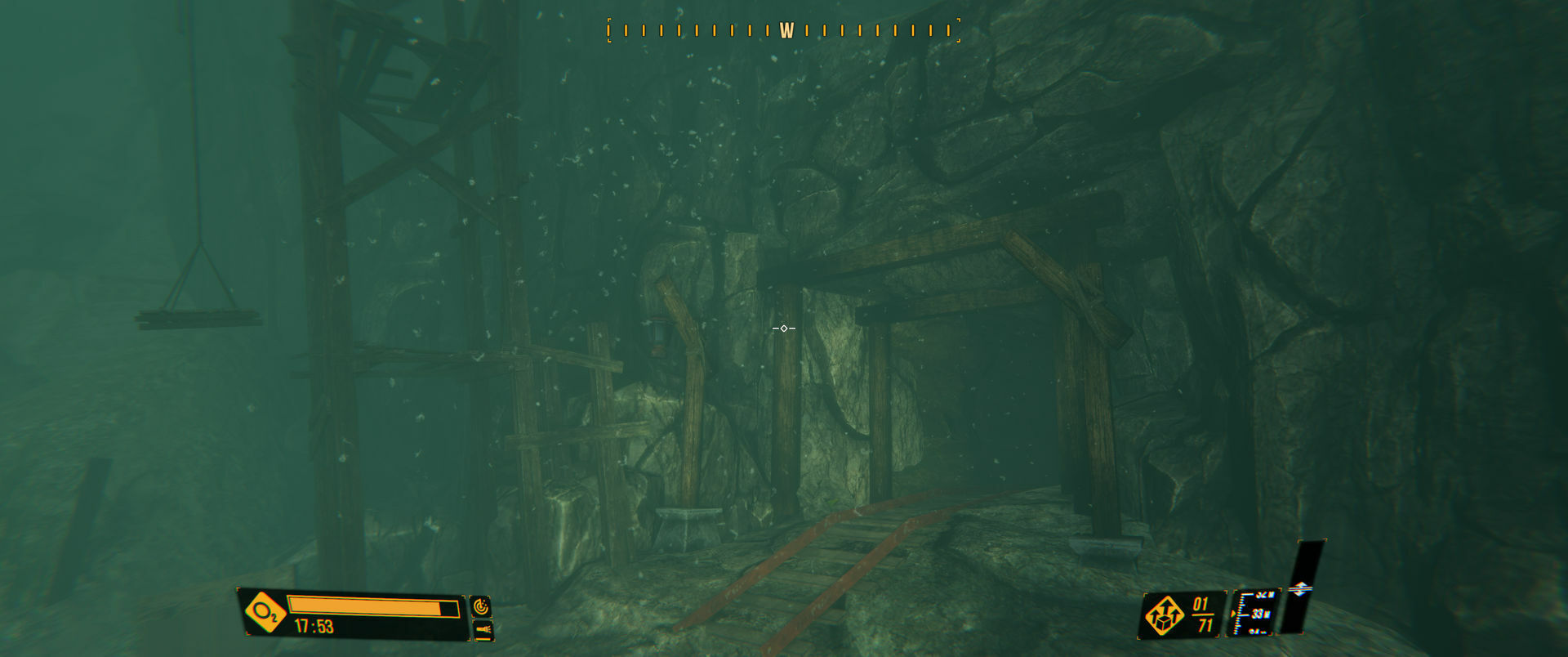Screen dimensions: 1568x657
Task: Expand the depth gauge readout at 33M
Action: [1262, 614]
